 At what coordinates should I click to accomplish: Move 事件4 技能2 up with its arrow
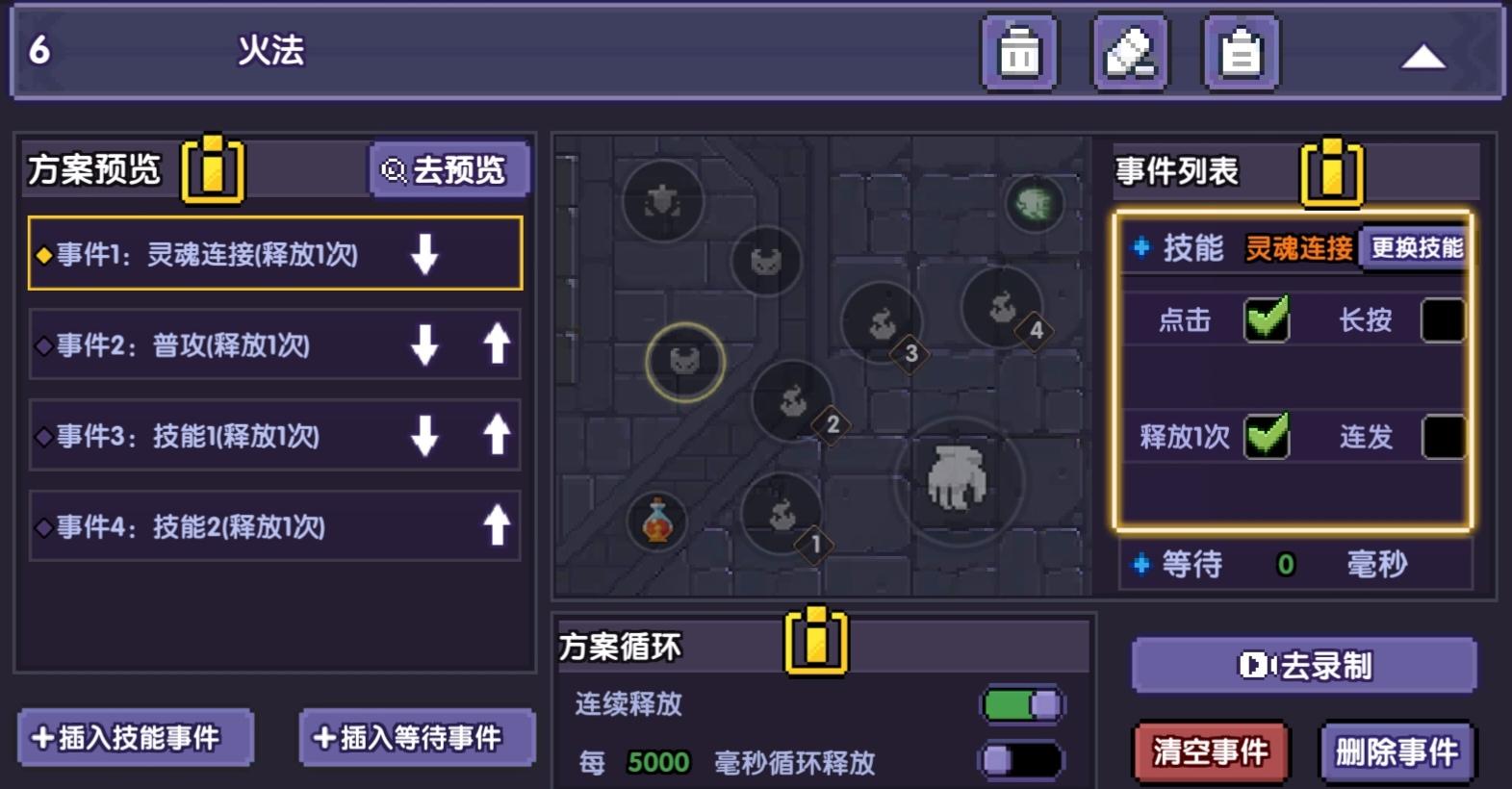(497, 525)
